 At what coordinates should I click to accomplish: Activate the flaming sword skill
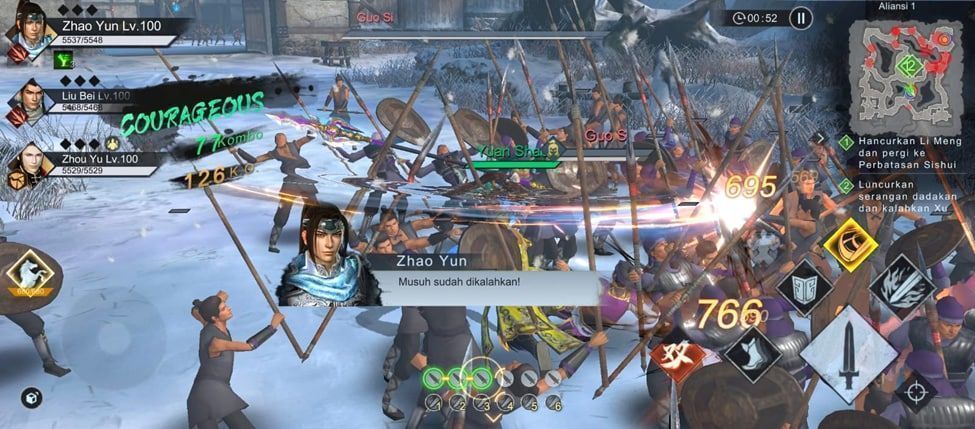point(903,286)
